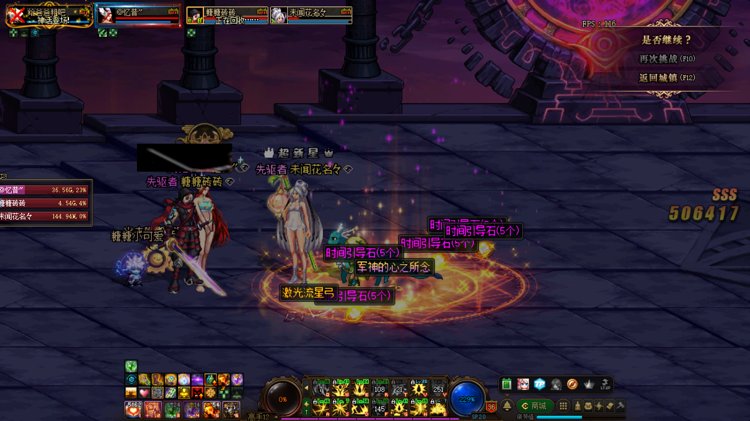Image resolution: width=750 pixels, height=421 pixels.
Task: Click the crossed-out portrait in first party frame
Action: pyautogui.click(x=15, y=14)
